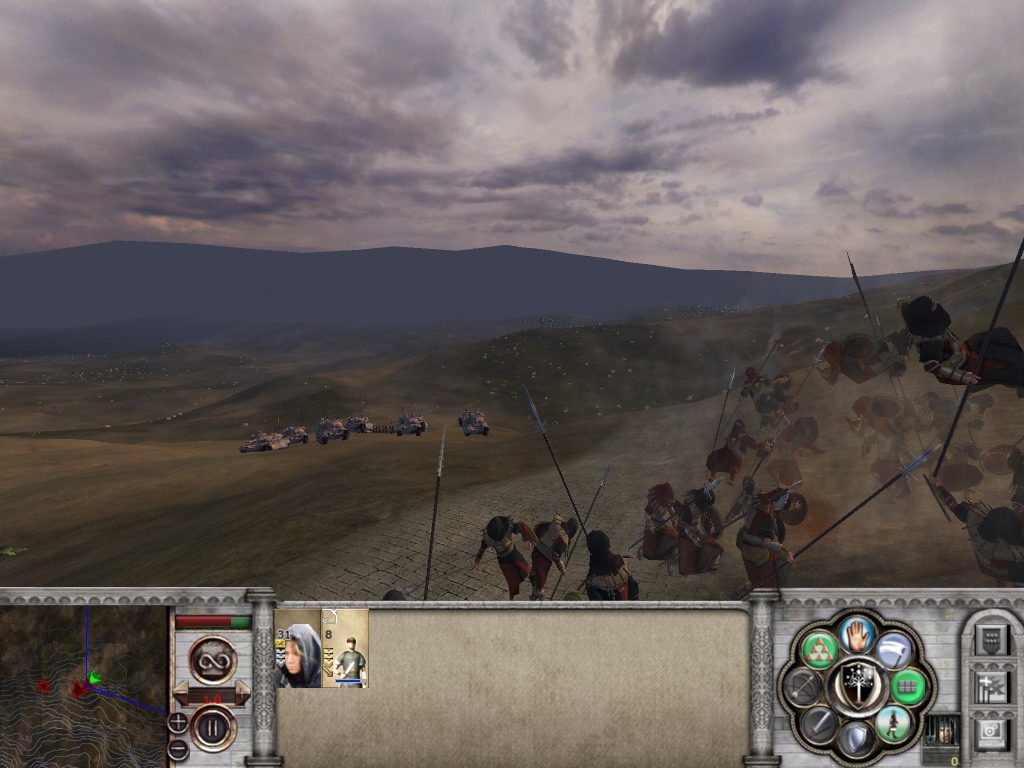The height and width of the screenshot is (768, 1024).
Task: Toggle the green grid formation button
Action: click(x=909, y=686)
